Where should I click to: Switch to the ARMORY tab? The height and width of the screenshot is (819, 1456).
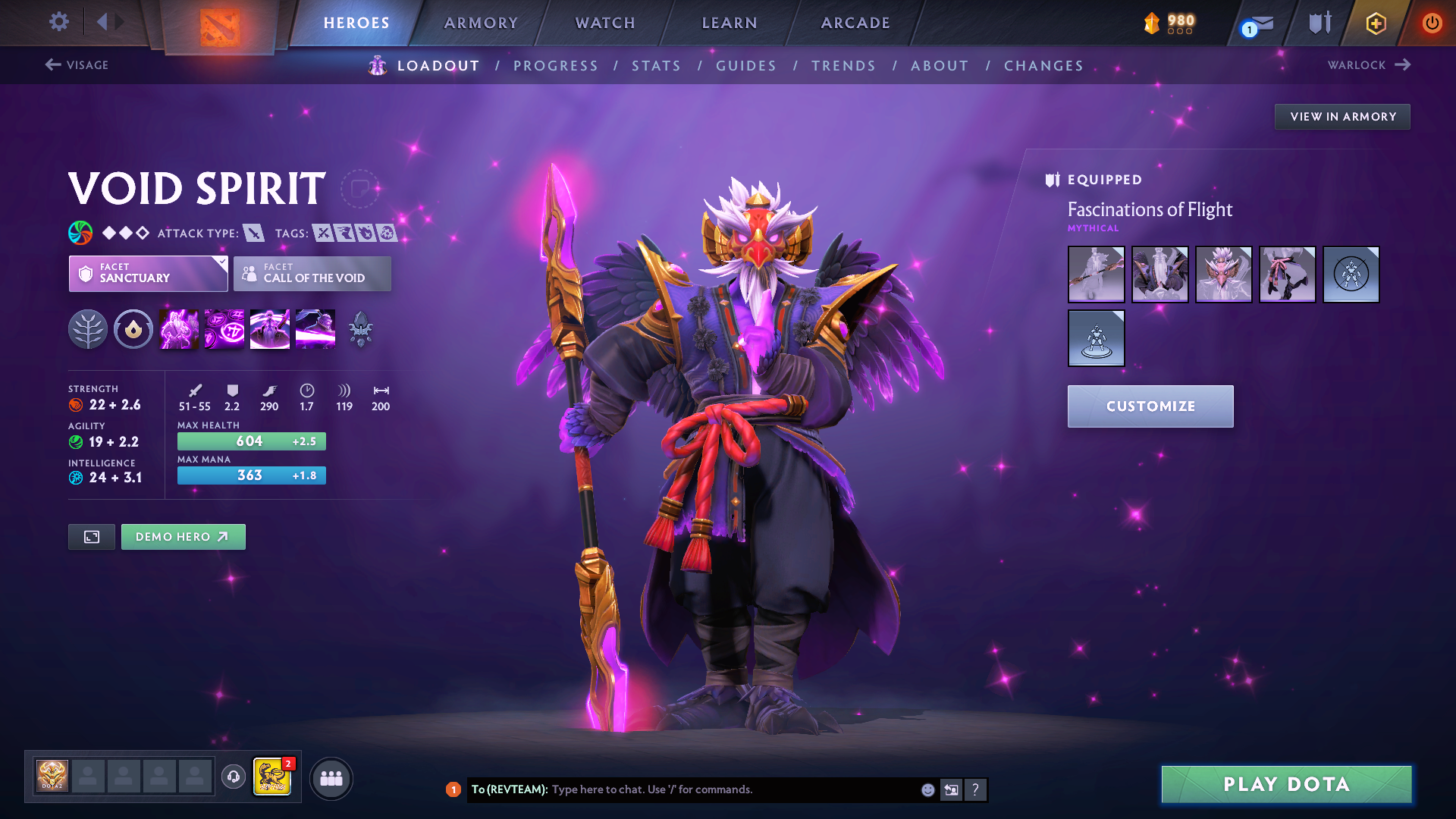click(x=481, y=23)
